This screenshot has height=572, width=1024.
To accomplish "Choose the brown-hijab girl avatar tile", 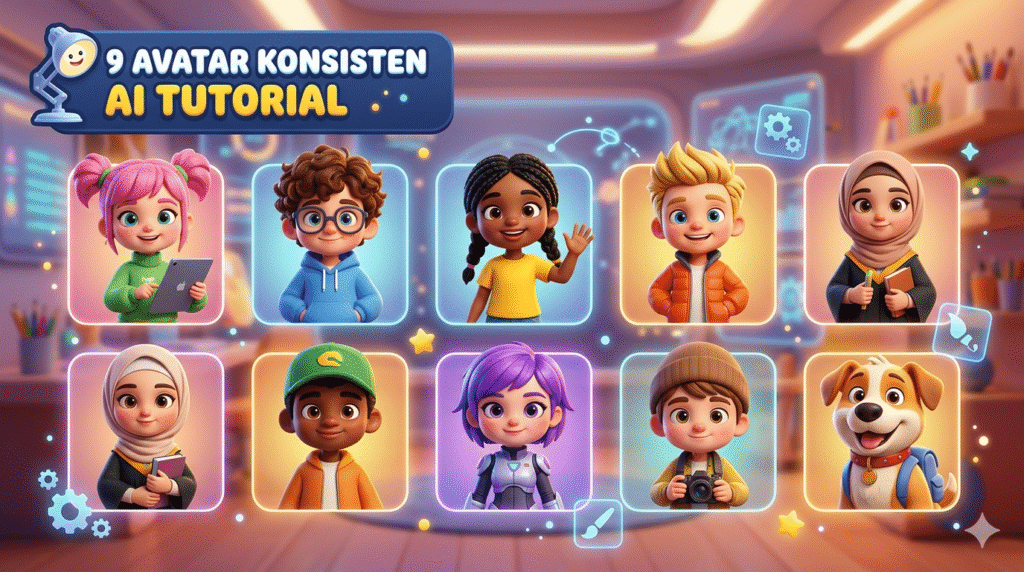I will pyautogui.click(x=881, y=244).
